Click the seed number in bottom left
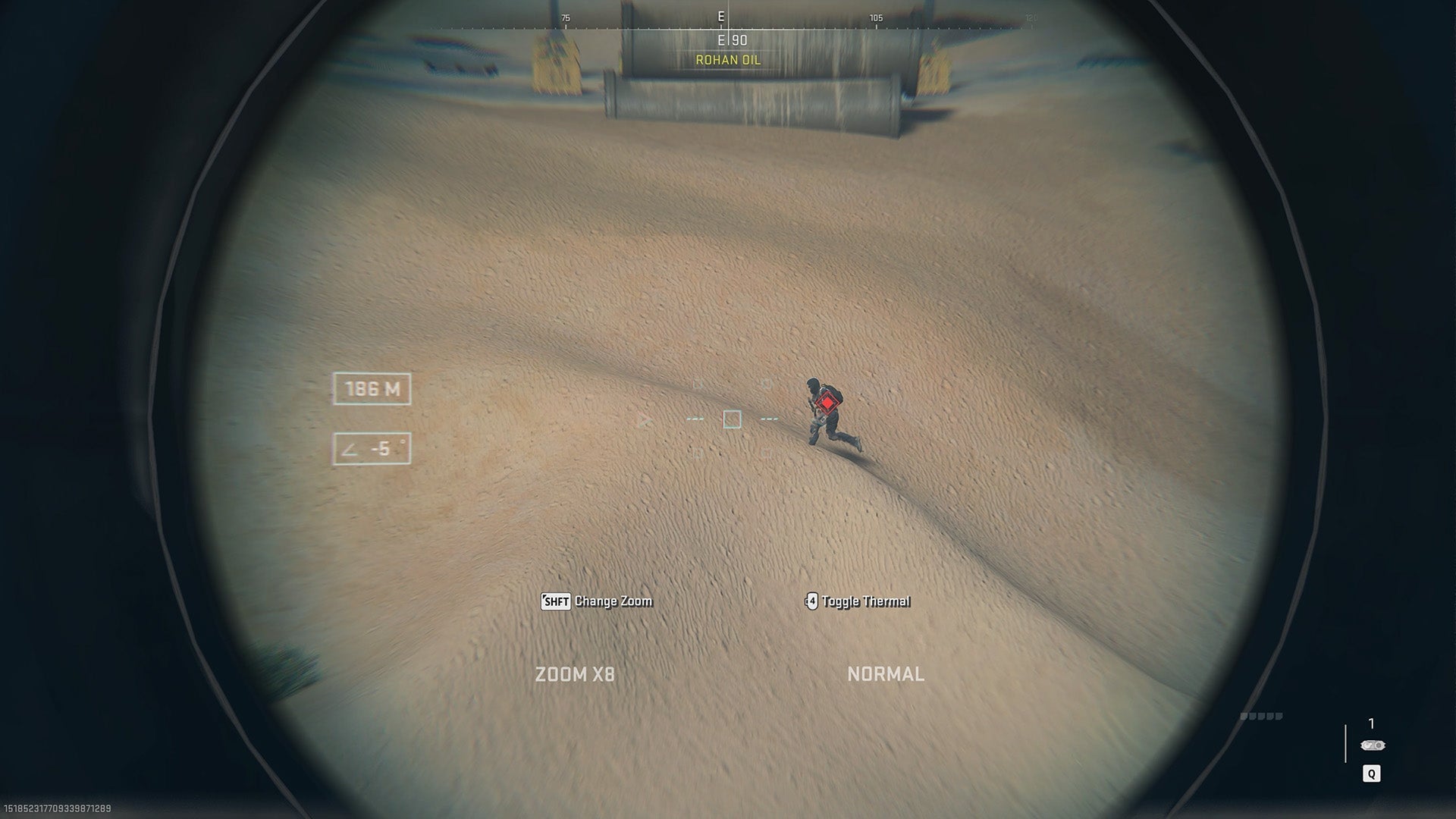The width and height of the screenshot is (1456, 819). [55, 808]
